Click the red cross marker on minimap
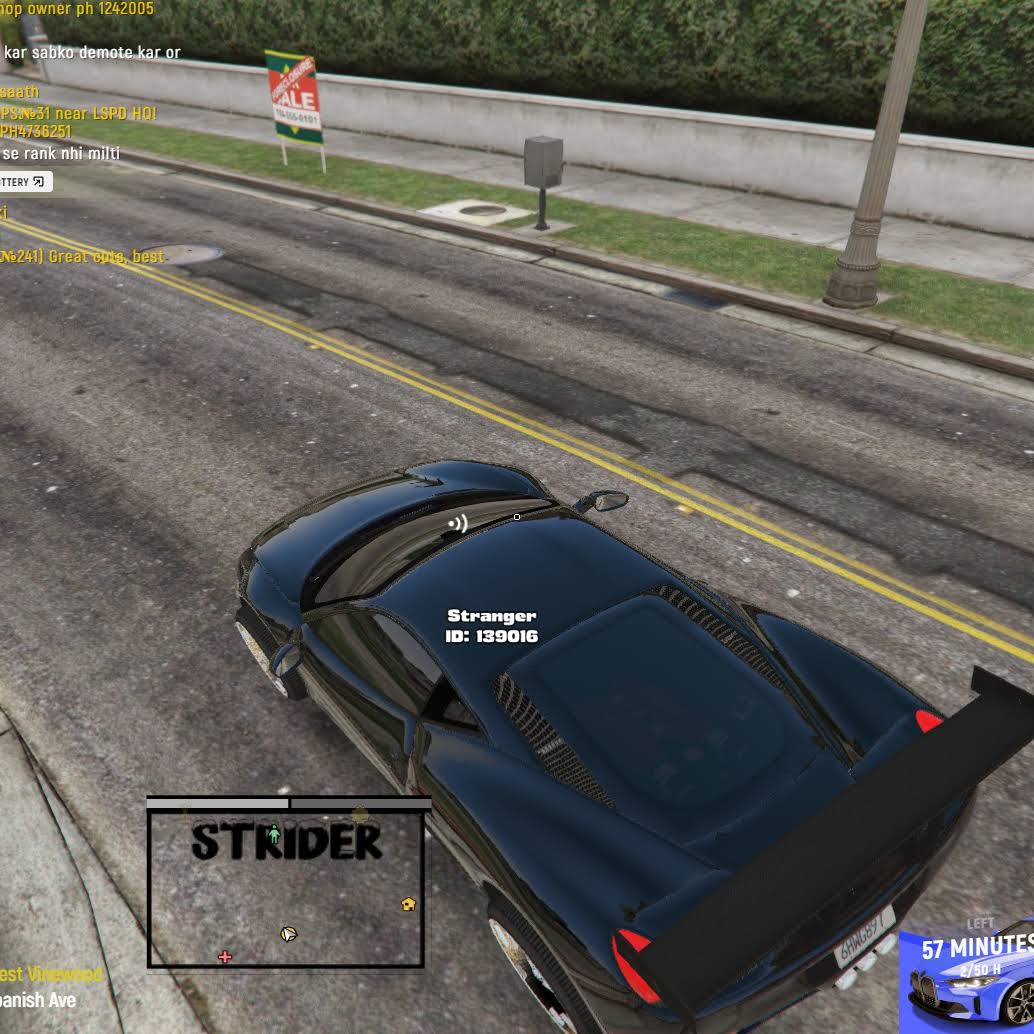The image size is (1034, 1034). click(225, 957)
